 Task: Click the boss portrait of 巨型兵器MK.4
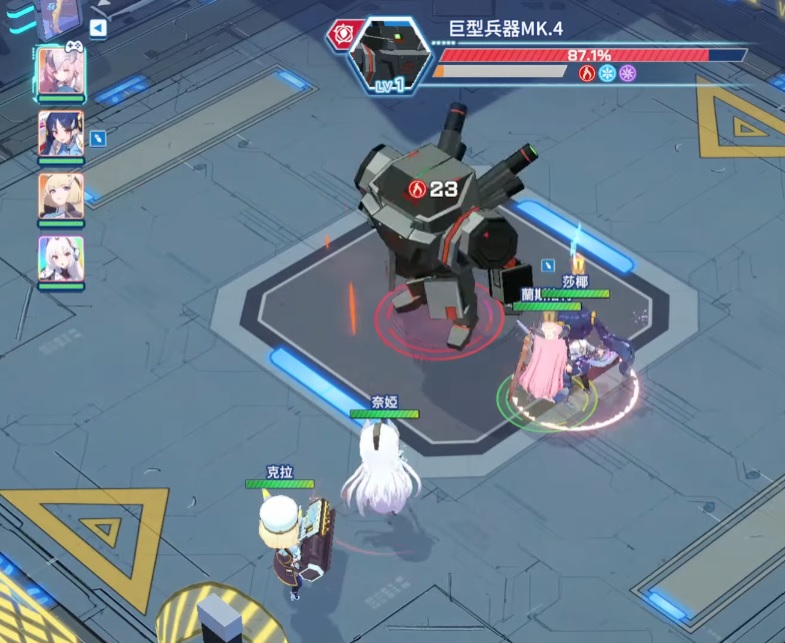click(x=389, y=56)
